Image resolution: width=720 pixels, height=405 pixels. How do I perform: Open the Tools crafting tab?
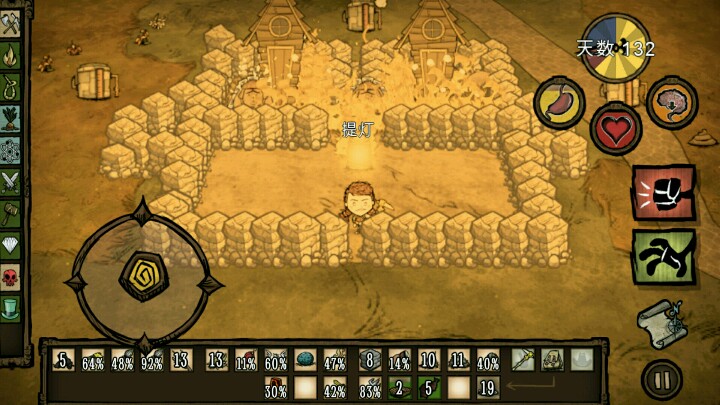(x=11, y=27)
